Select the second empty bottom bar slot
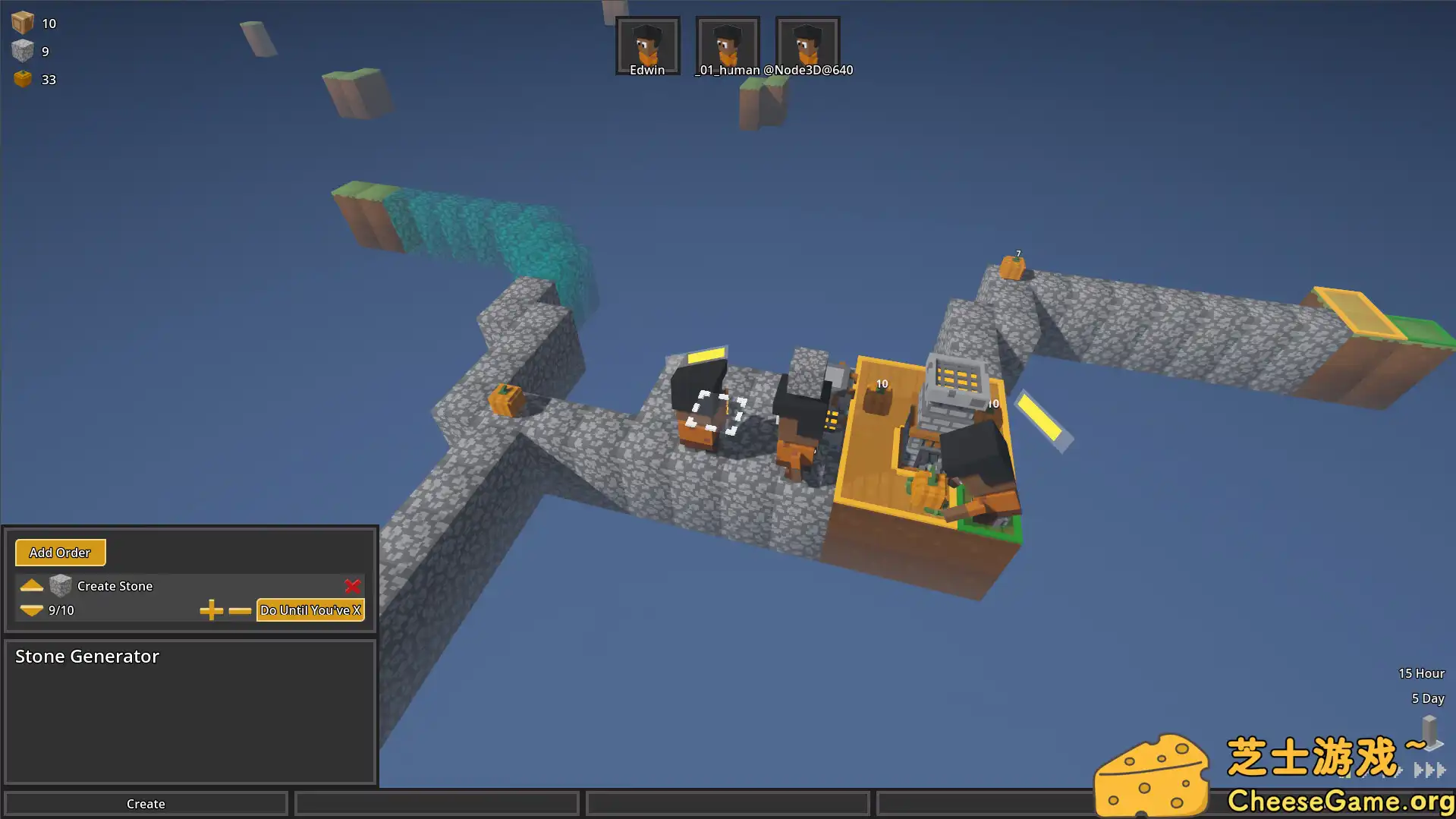Screen dimensions: 1456x819 (x=436, y=803)
